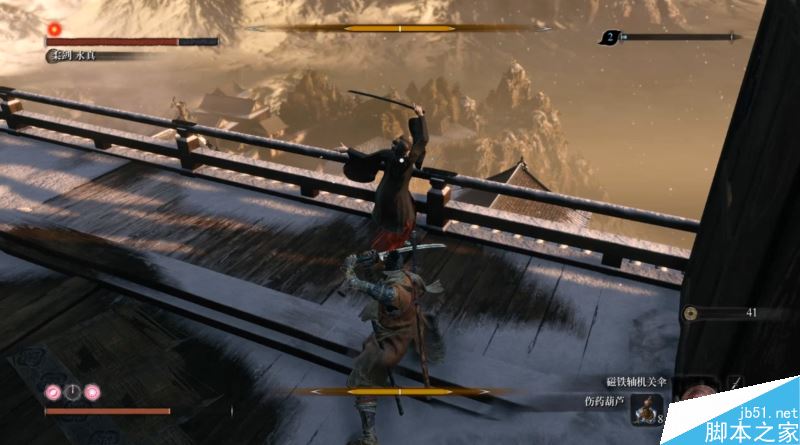
Task: Click the grey depleted resurrection node
Action: [73, 391]
